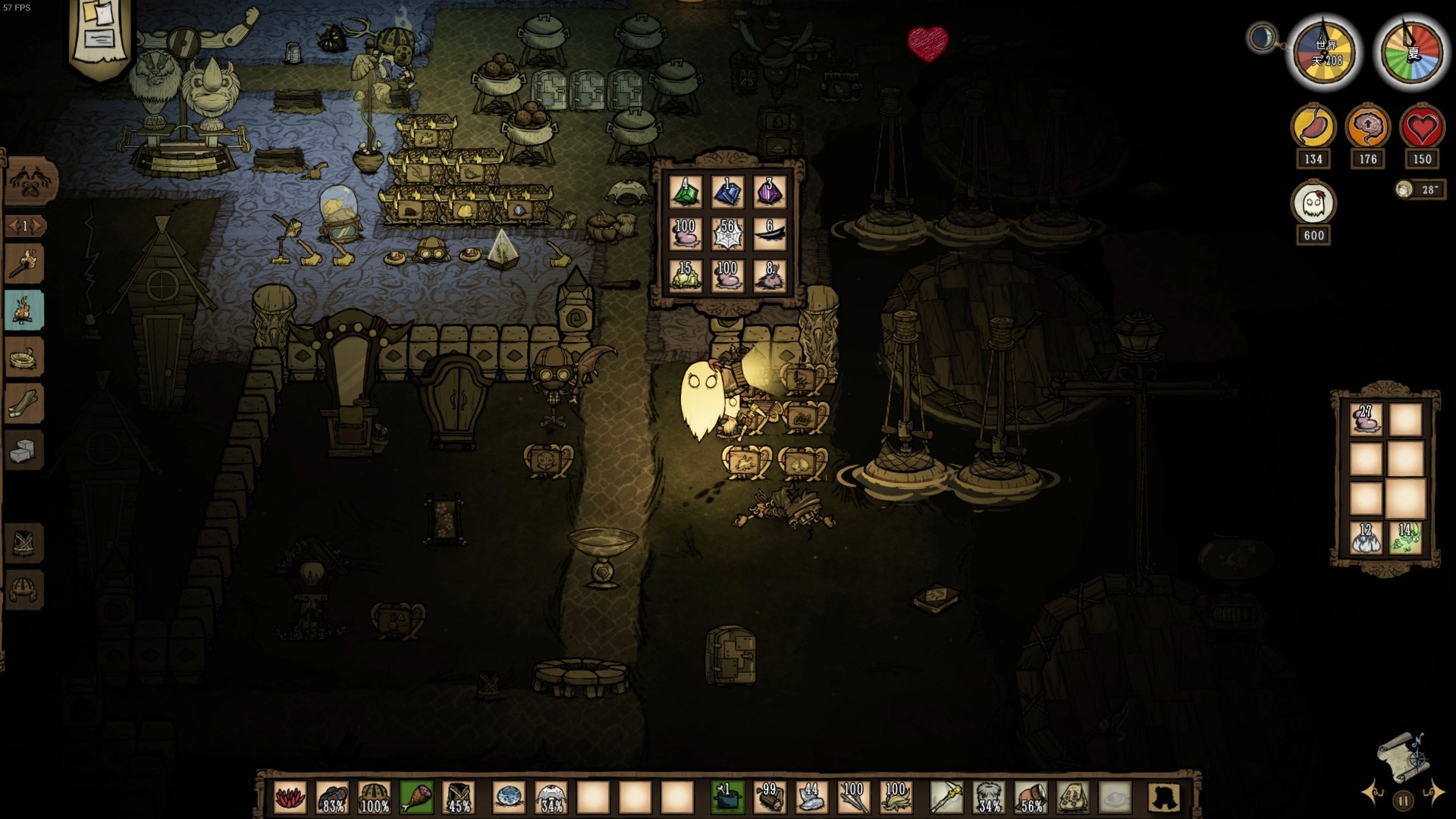This screenshot has height=819, width=1456.
Task: Take the purple gem stack
Action: 770,192
